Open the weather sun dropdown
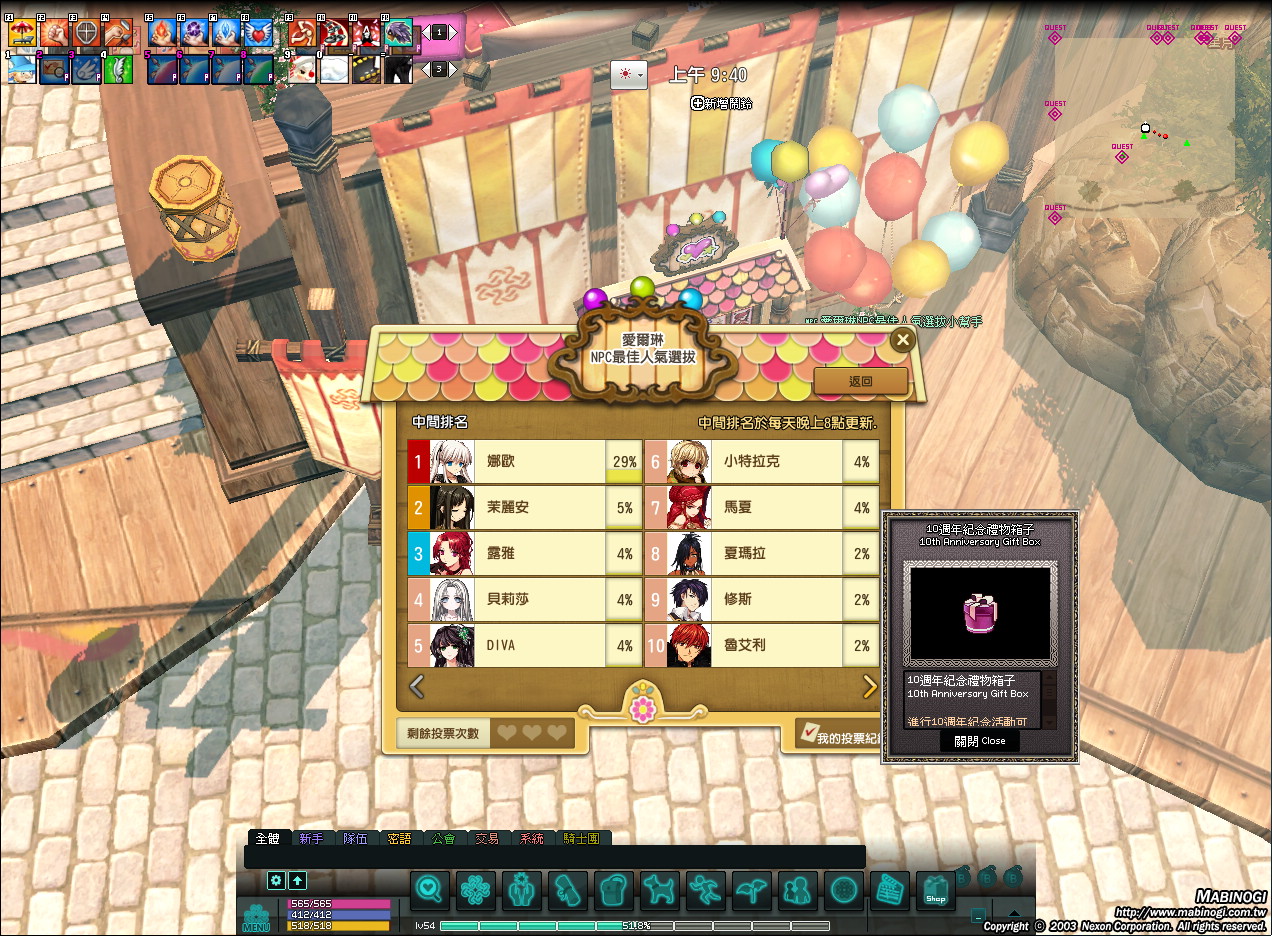1272x936 pixels. coord(629,74)
